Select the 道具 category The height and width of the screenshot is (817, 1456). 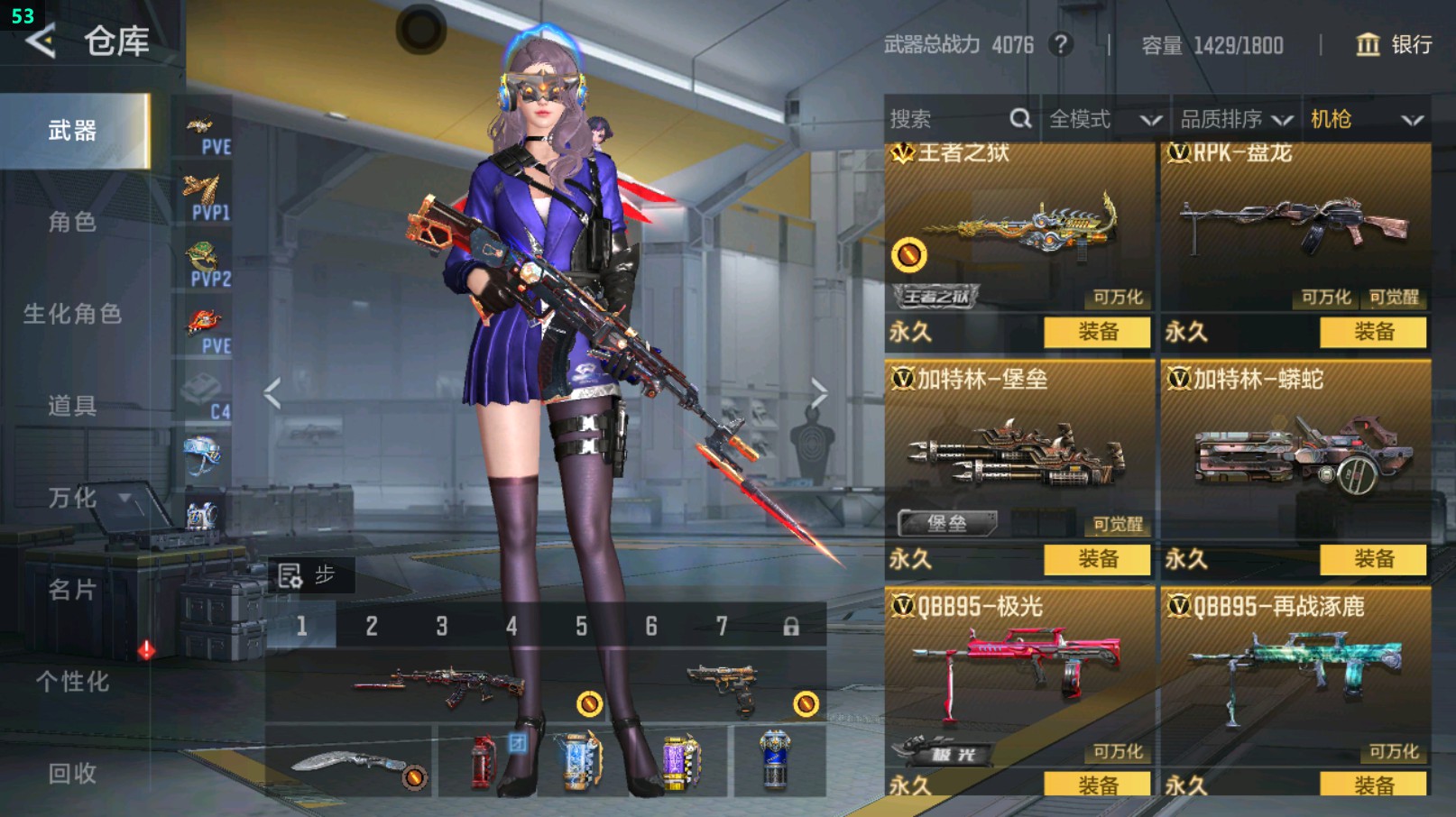click(72, 406)
